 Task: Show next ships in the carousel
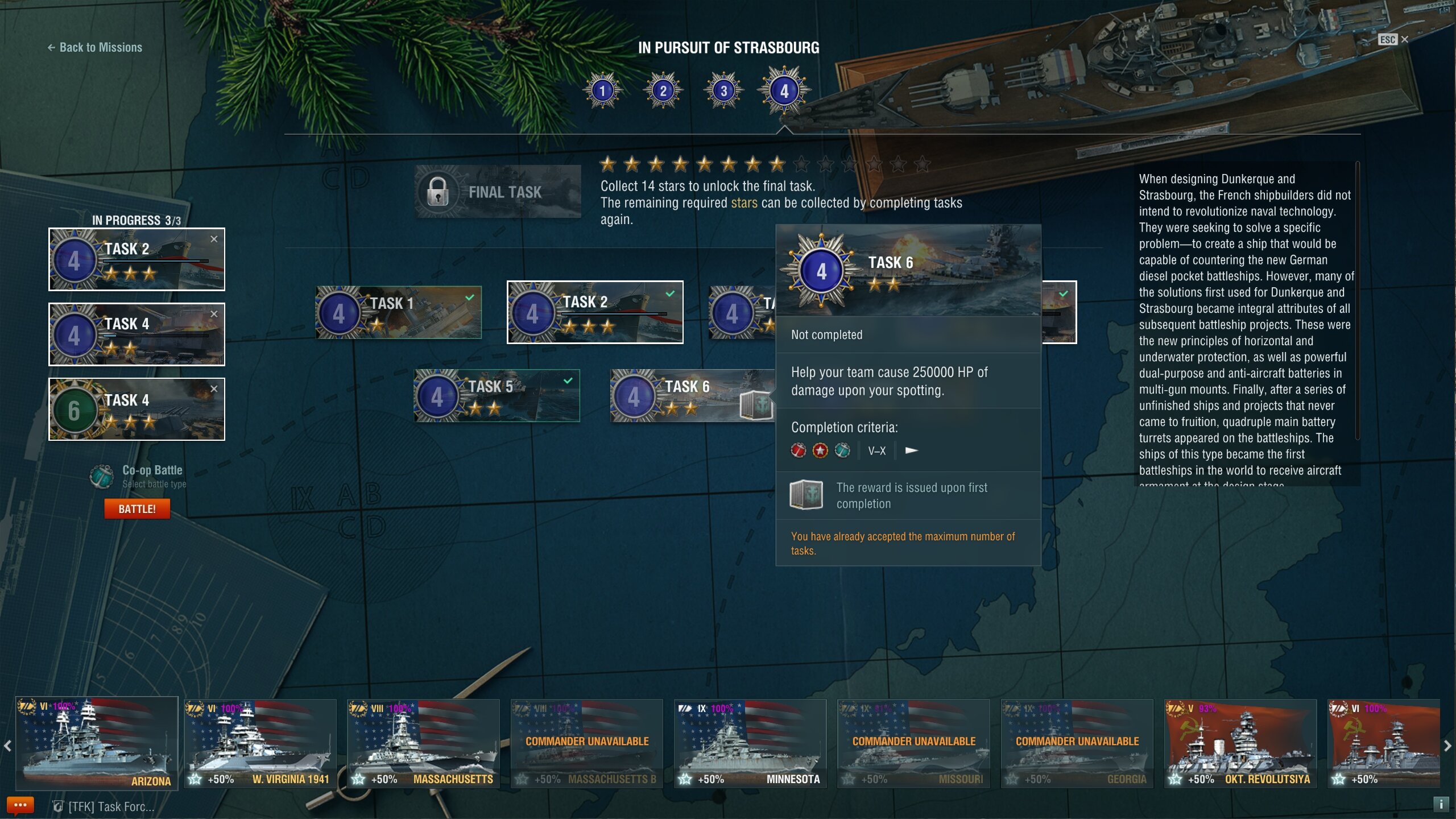tap(1447, 746)
